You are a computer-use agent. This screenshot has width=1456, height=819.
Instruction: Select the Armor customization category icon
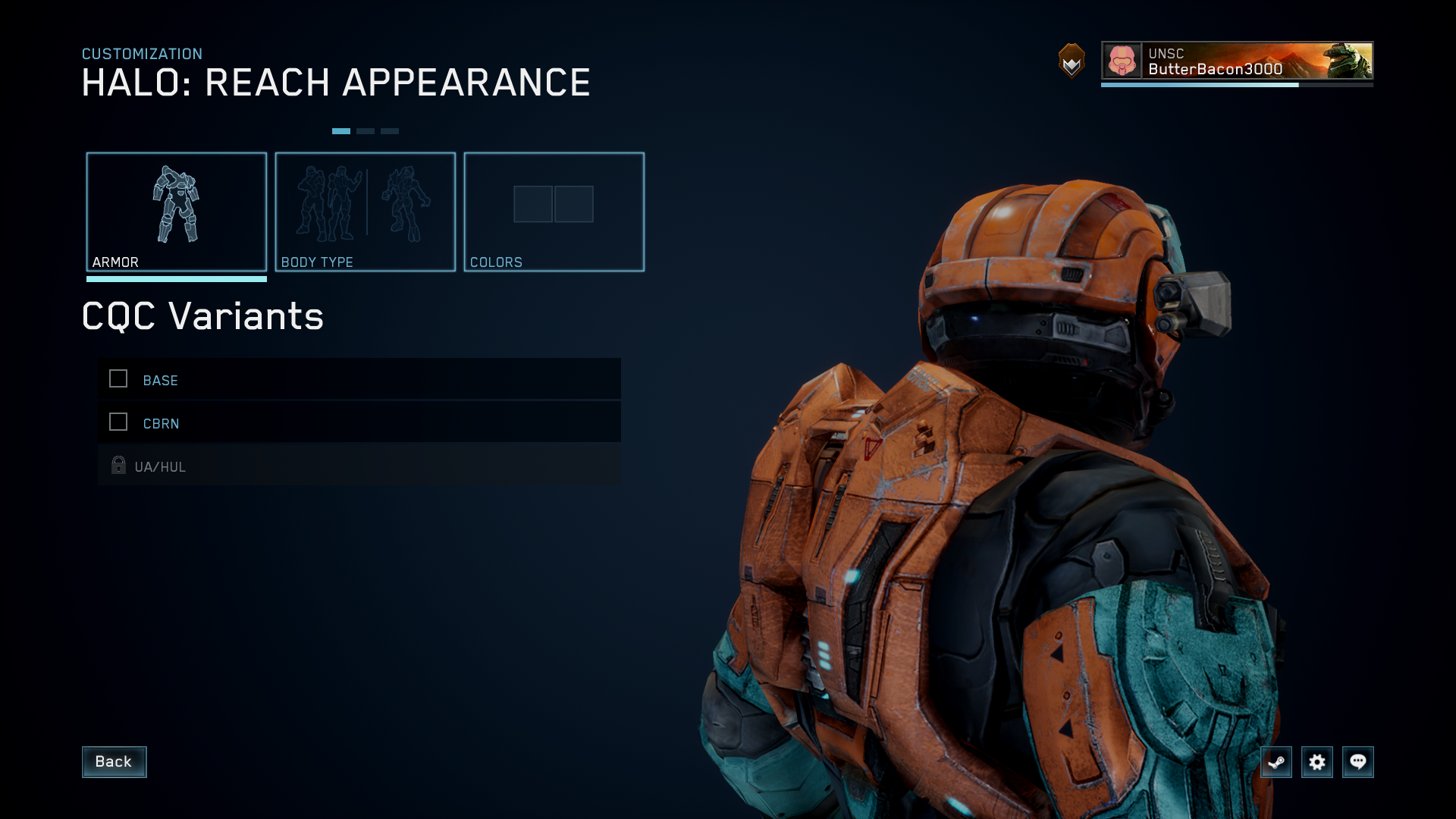pos(177,205)
